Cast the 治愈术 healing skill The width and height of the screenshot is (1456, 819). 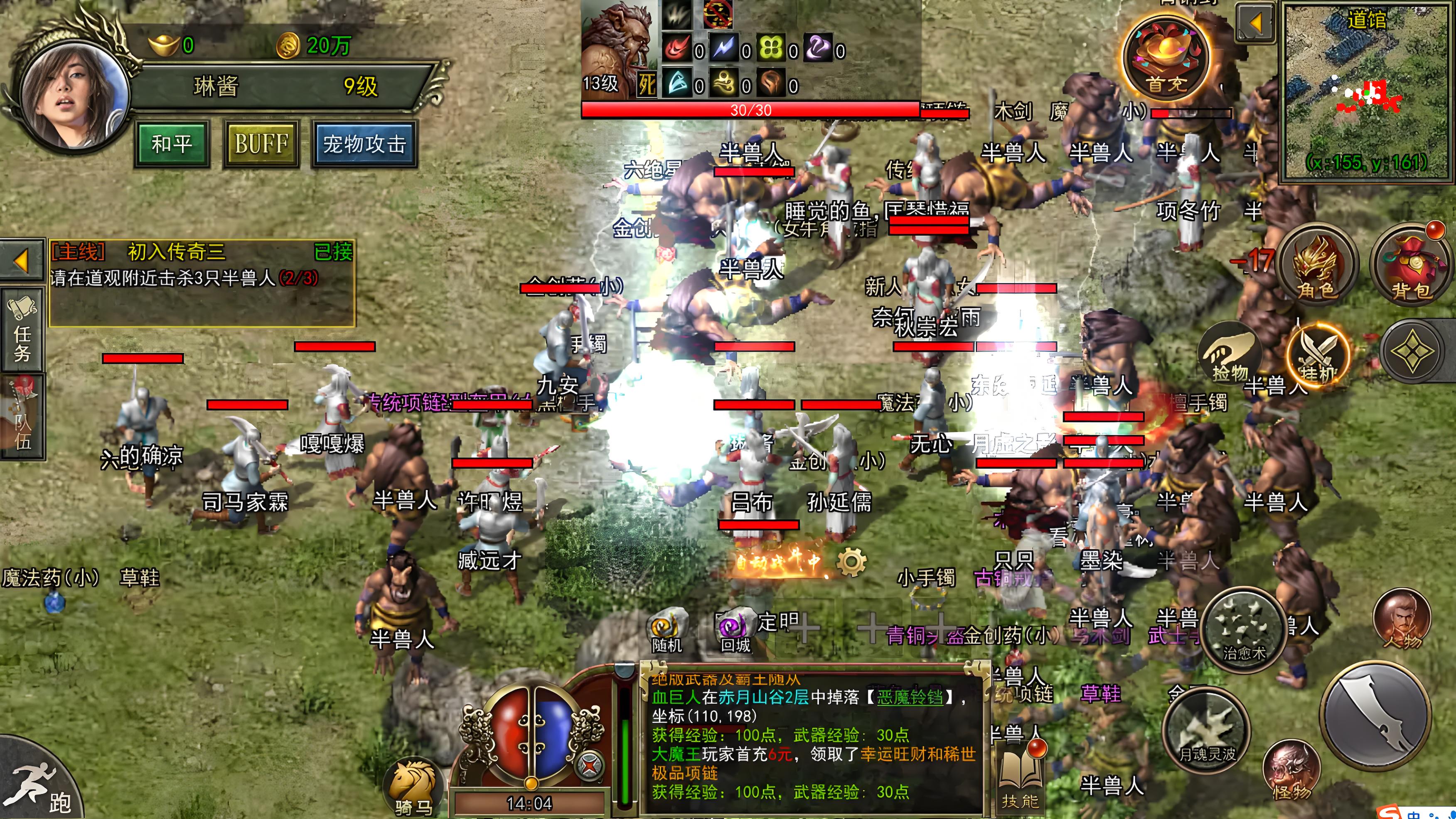(1244, 631)
